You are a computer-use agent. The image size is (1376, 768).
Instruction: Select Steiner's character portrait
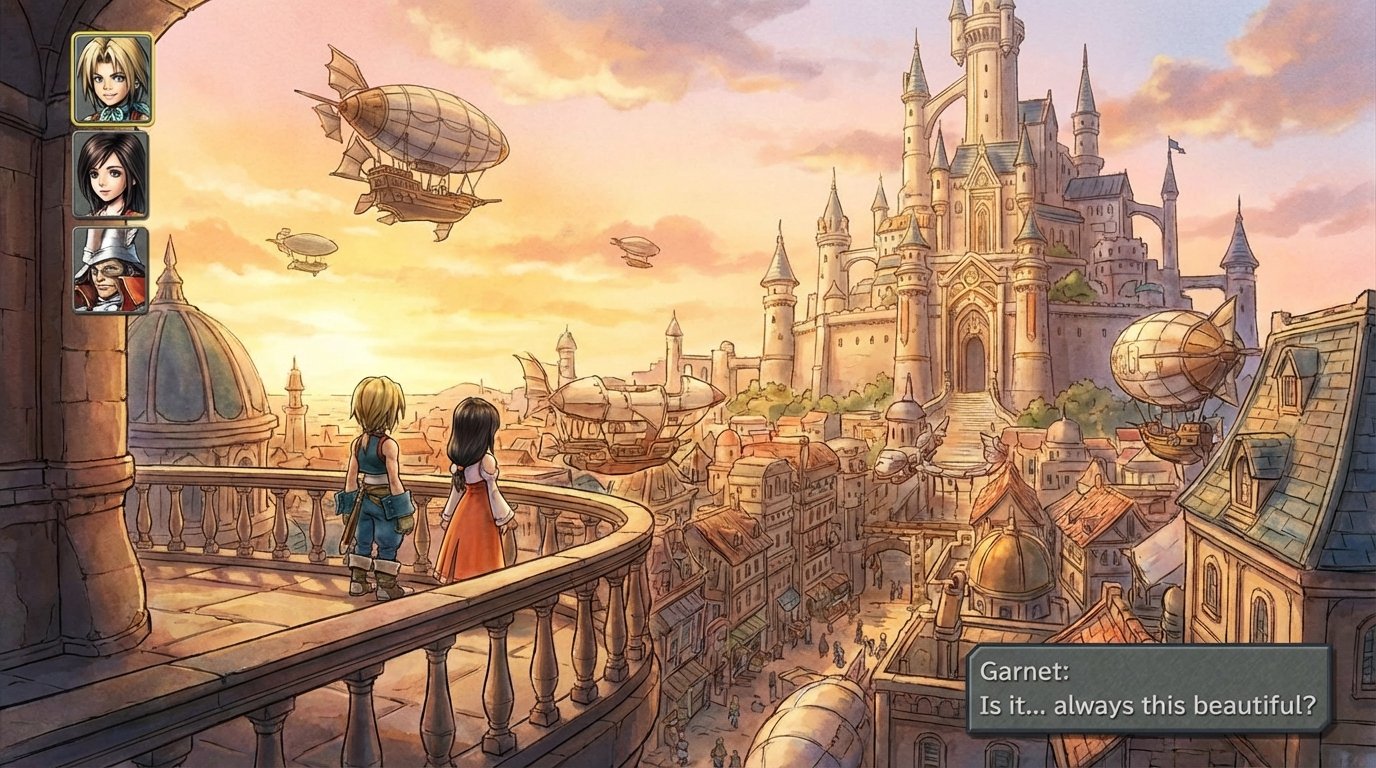tap(110, 272)
